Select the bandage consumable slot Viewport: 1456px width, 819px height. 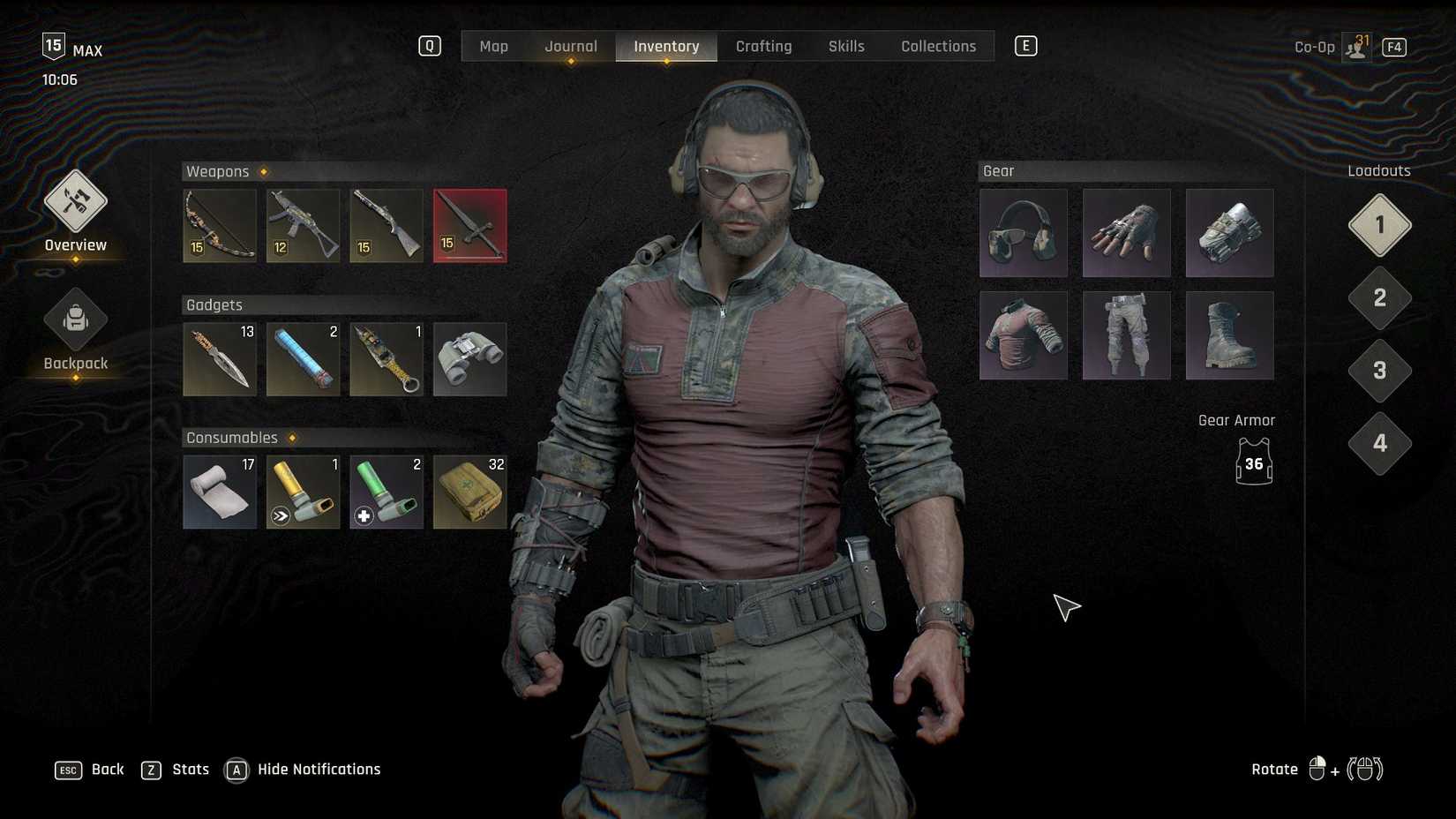point(219,492)
